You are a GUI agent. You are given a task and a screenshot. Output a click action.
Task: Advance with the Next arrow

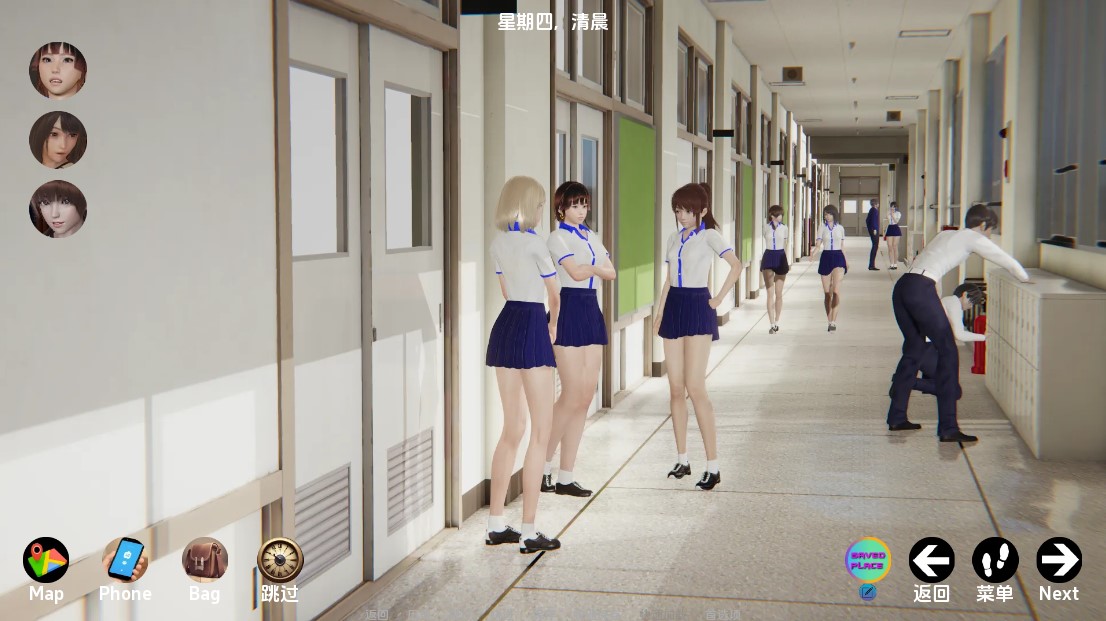click(1058, 560)
